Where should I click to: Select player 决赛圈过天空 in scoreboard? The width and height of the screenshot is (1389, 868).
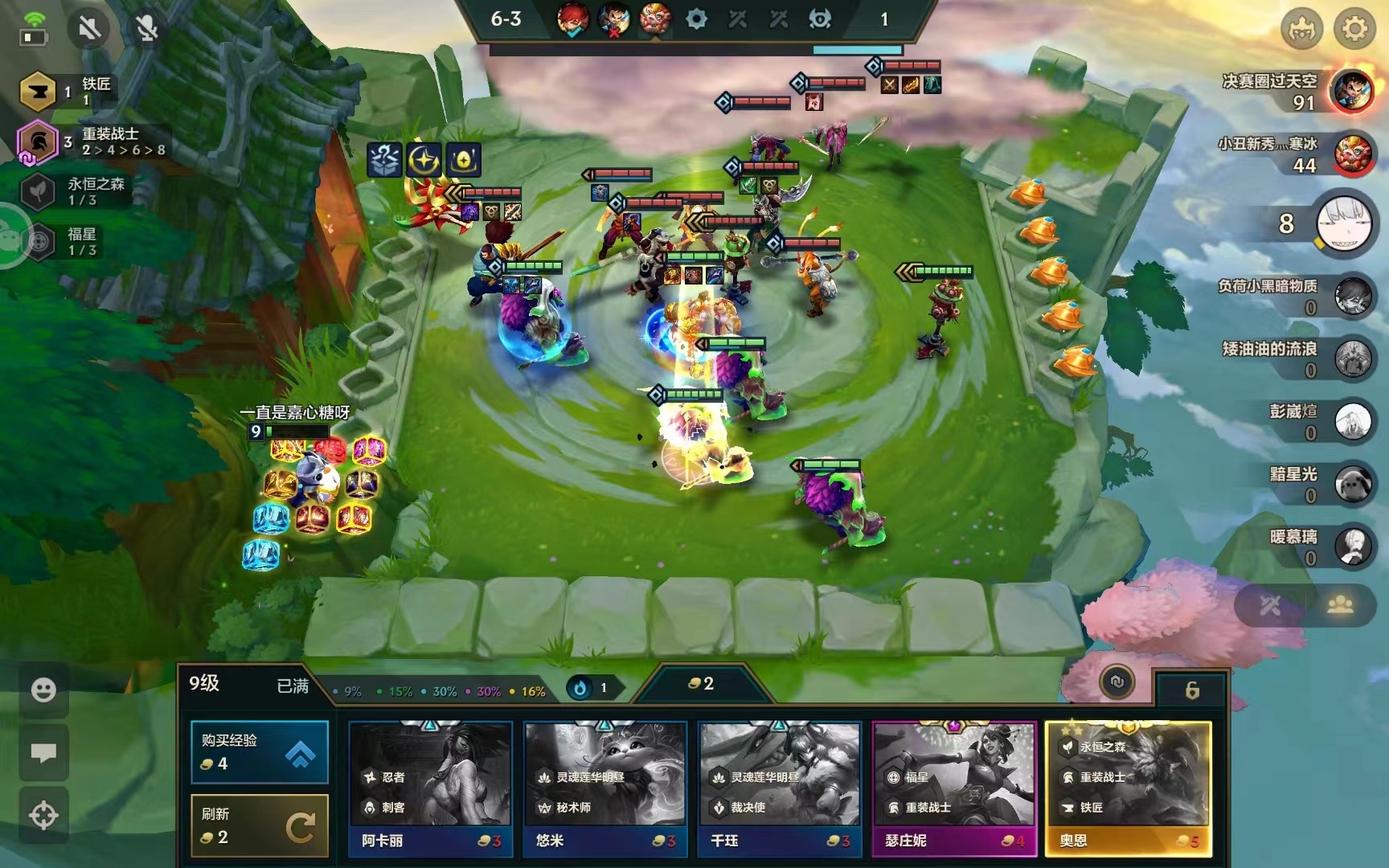coord(1350,91)
